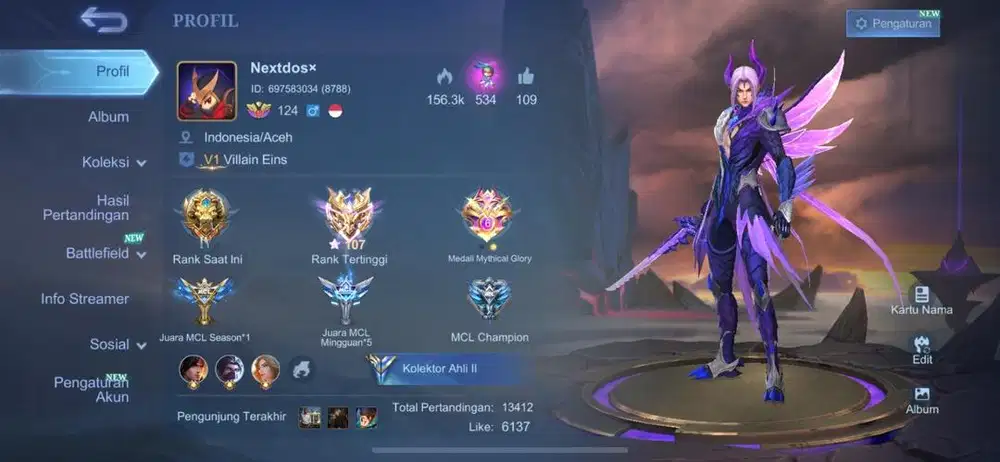Viewport: 1000px width, 462px height.
Task: Select the MCL Champion trophy
Action: pos(489,298)
